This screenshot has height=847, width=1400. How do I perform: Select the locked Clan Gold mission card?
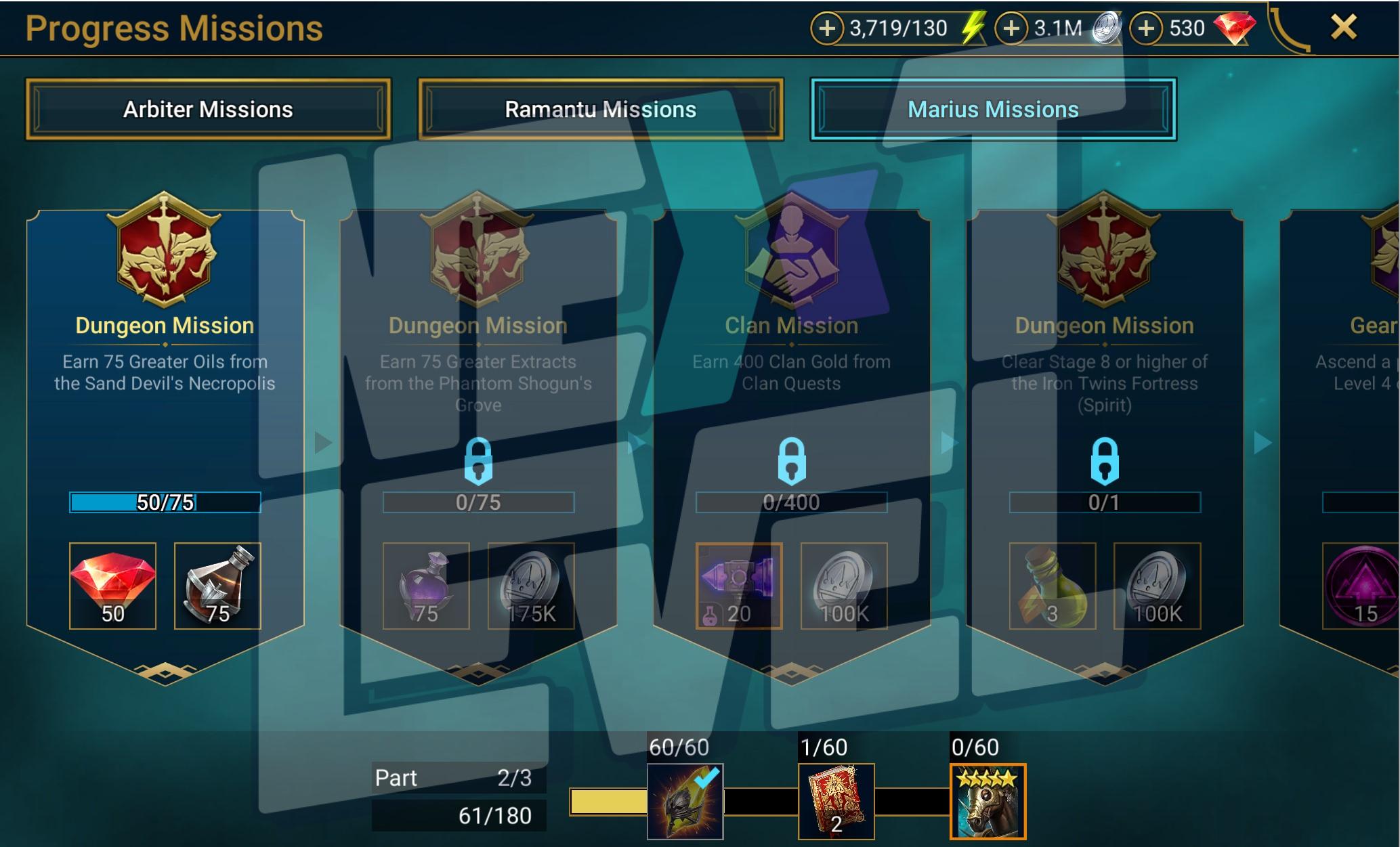pyautogui.click(x=791, y=406)
